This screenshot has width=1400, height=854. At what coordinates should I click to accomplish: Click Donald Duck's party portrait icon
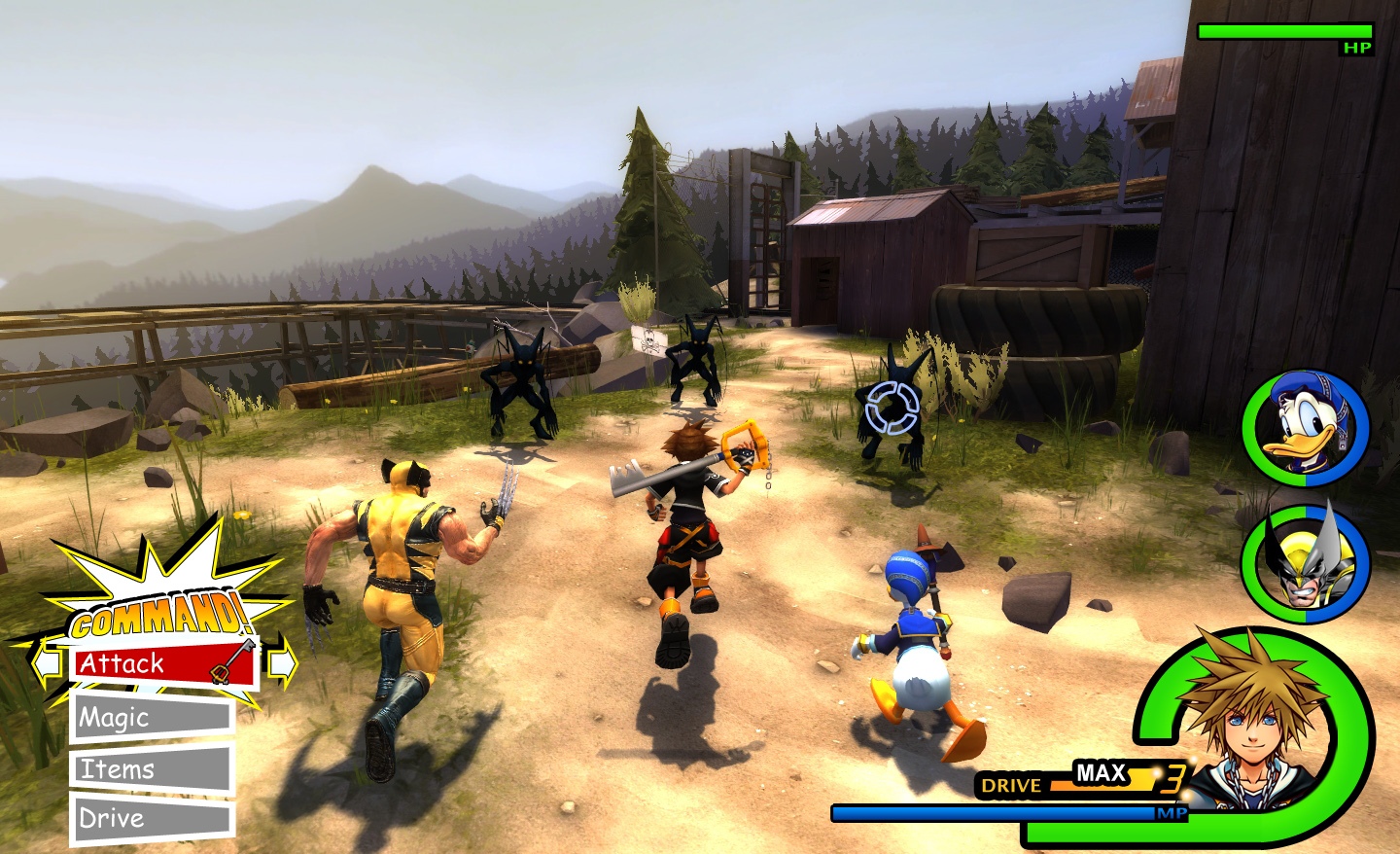1305,429
